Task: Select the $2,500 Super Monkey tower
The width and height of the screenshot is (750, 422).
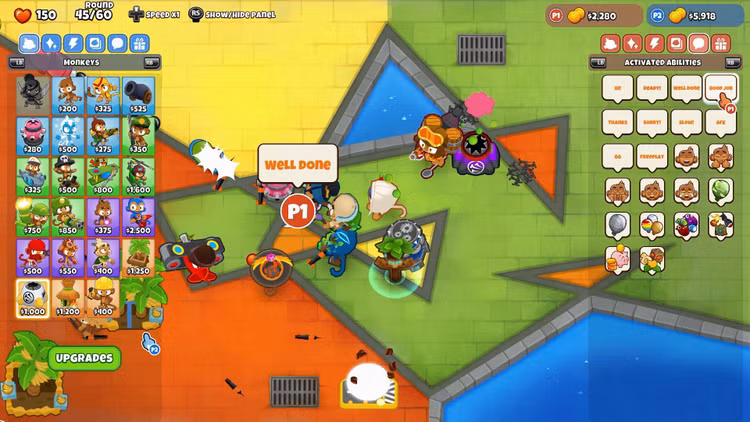Action: [136, 217]
